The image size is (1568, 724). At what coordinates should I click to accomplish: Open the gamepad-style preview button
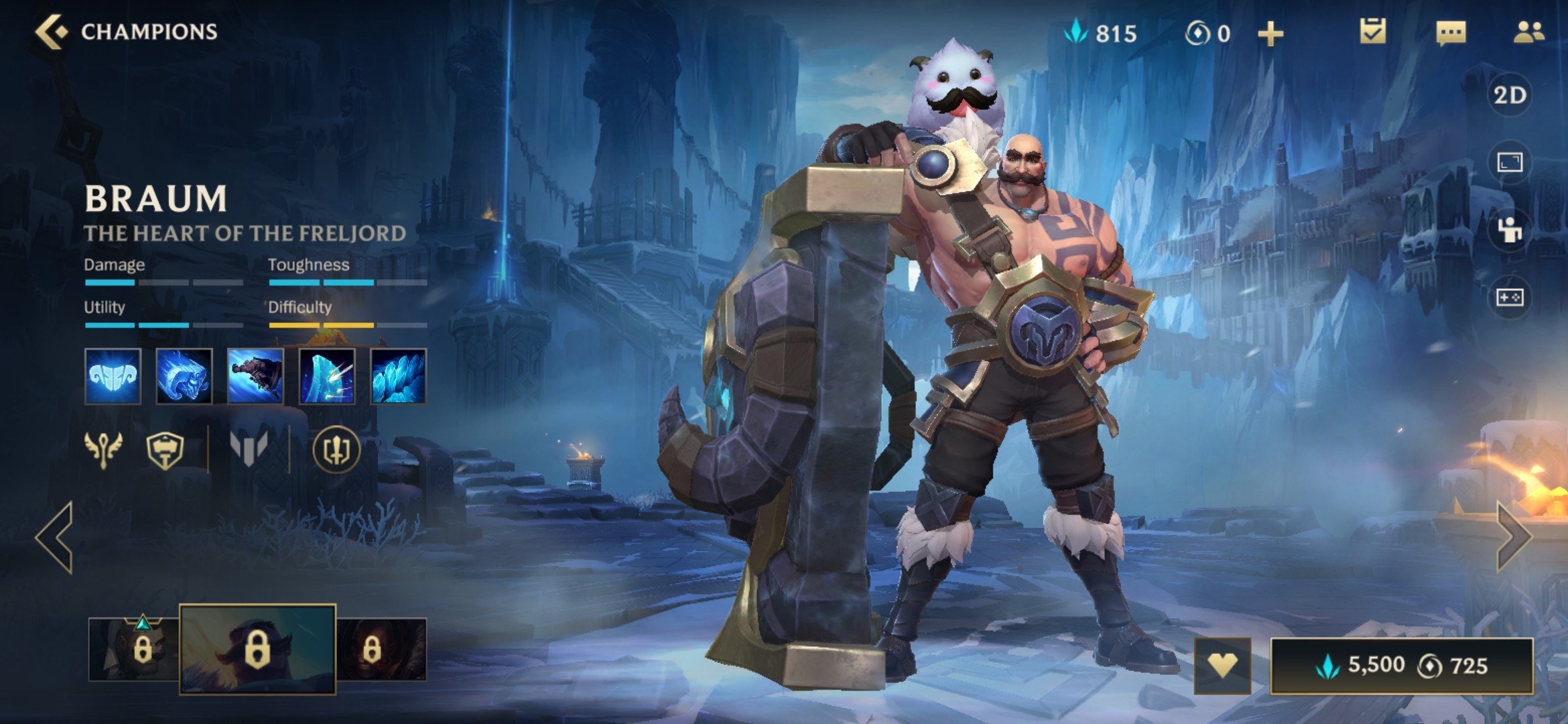click(1510, 297)
